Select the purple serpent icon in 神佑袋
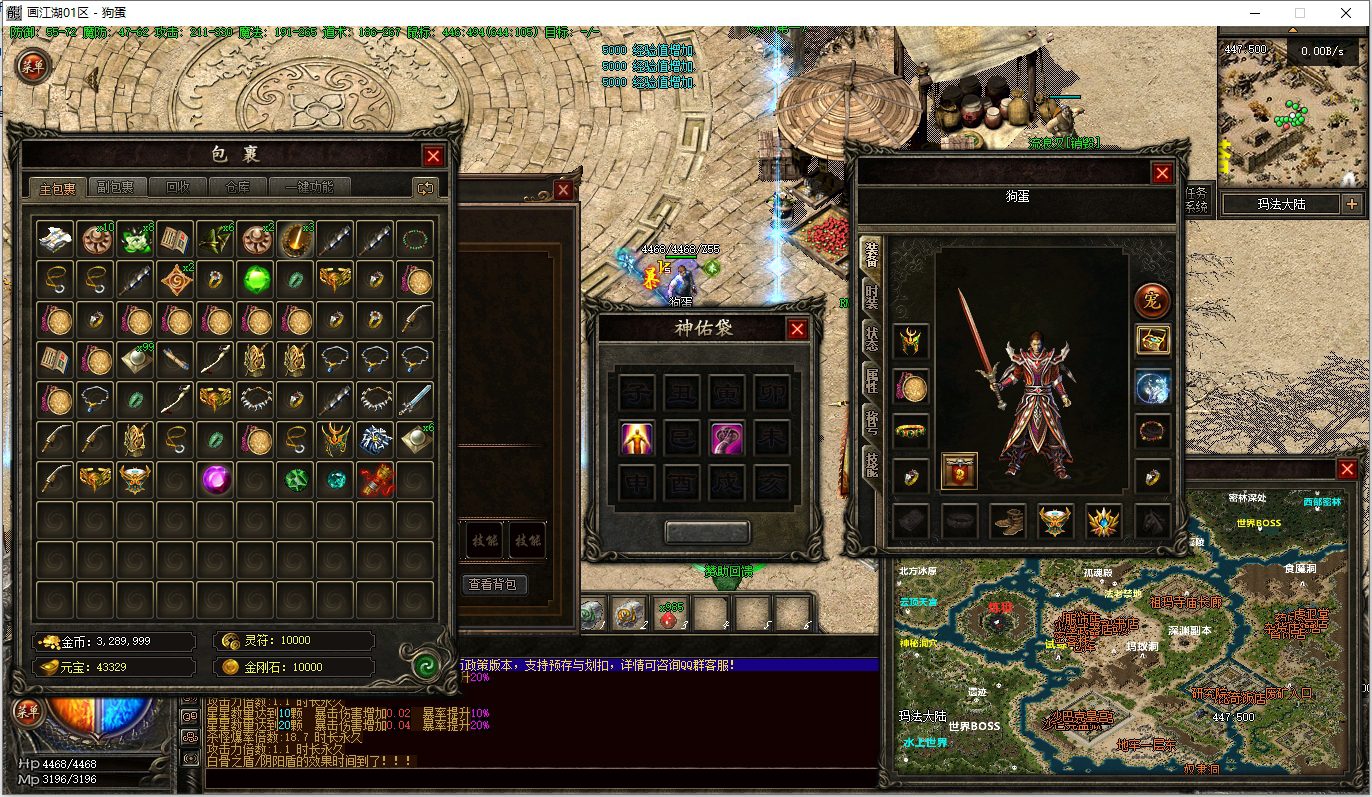Screen dimensions: 1372x797 click(x=726, y=437)
